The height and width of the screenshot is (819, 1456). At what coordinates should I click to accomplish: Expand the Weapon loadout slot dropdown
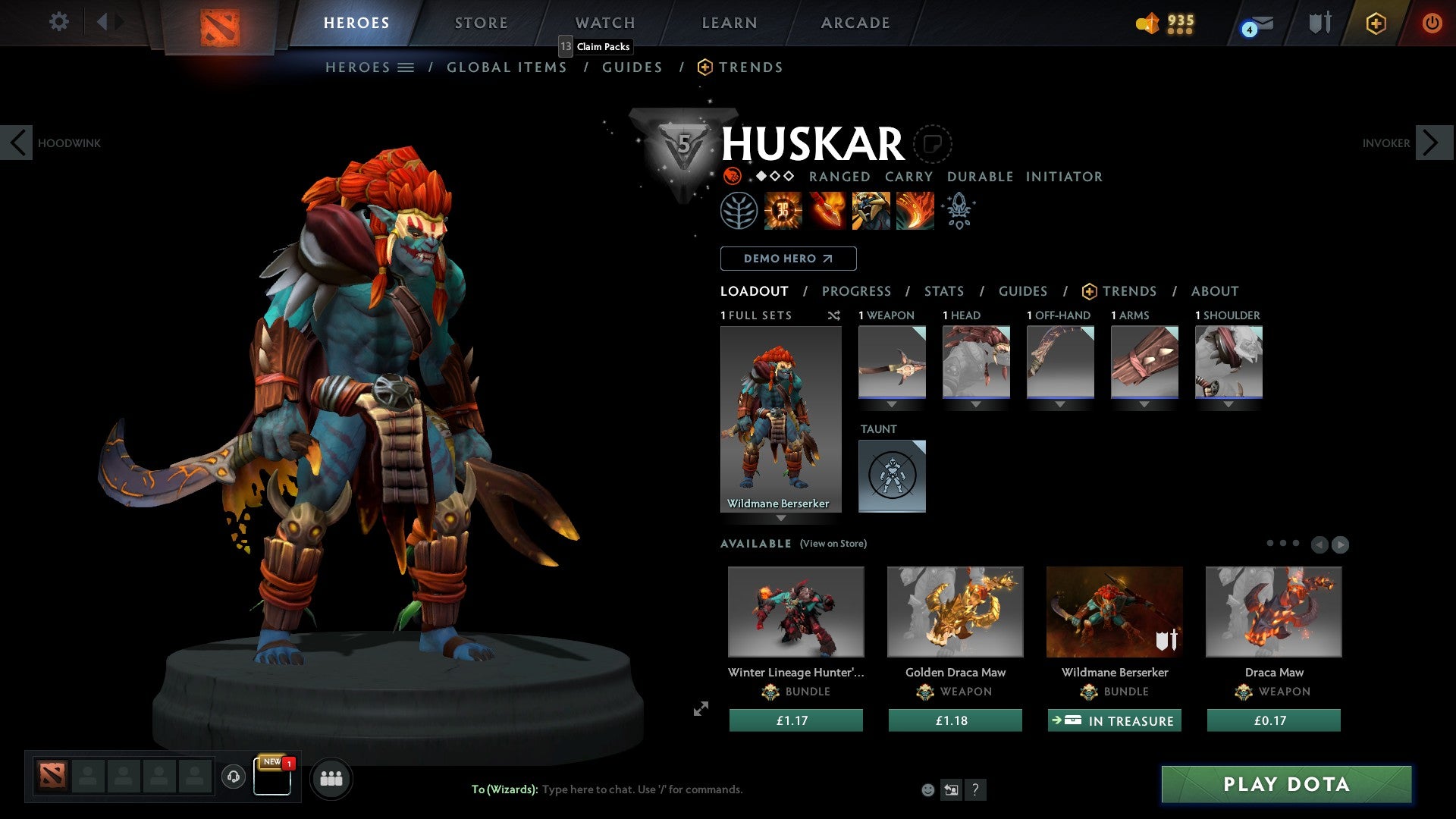point(893,404)
